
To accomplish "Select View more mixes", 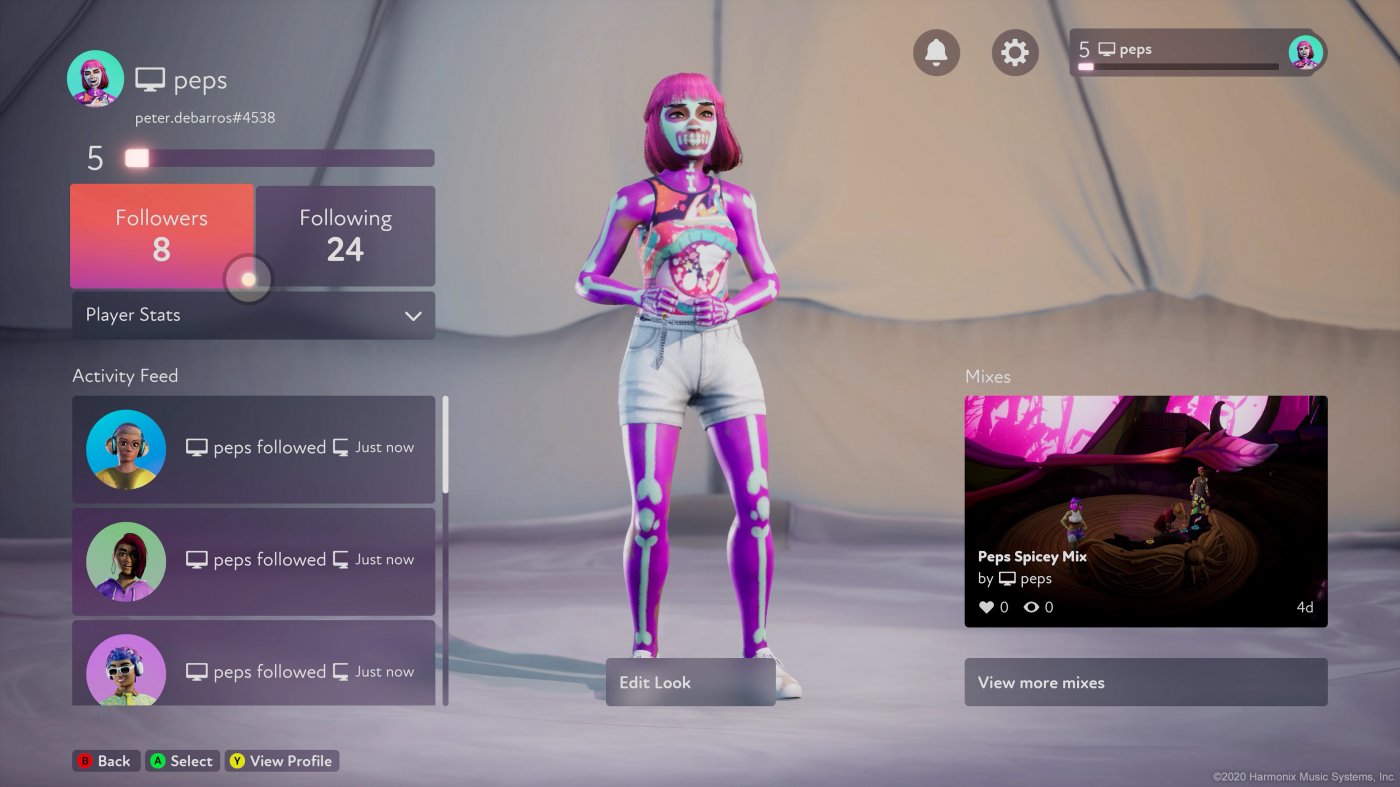I will [x=1145, y=682].
